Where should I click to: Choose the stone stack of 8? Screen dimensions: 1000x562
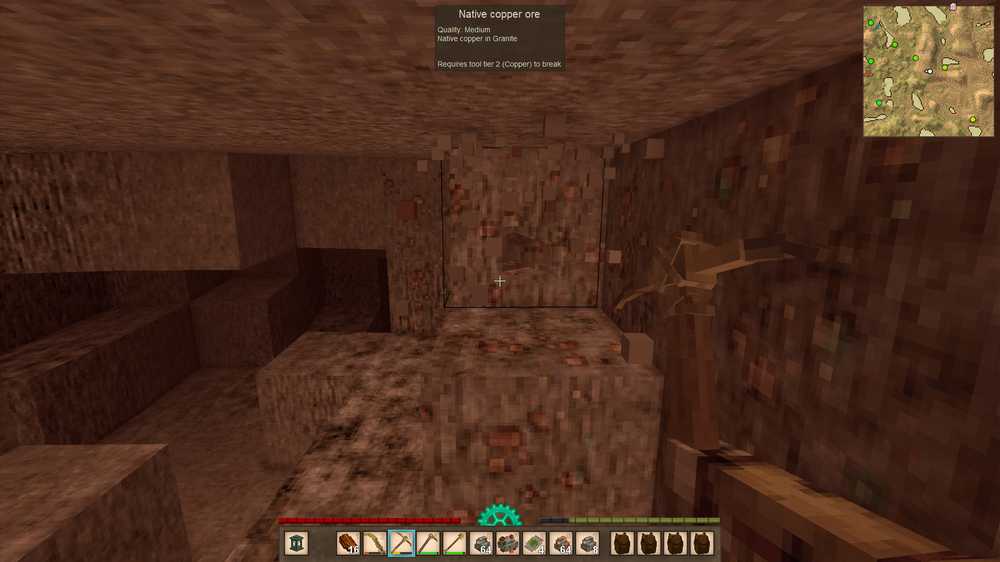(587, 543)
